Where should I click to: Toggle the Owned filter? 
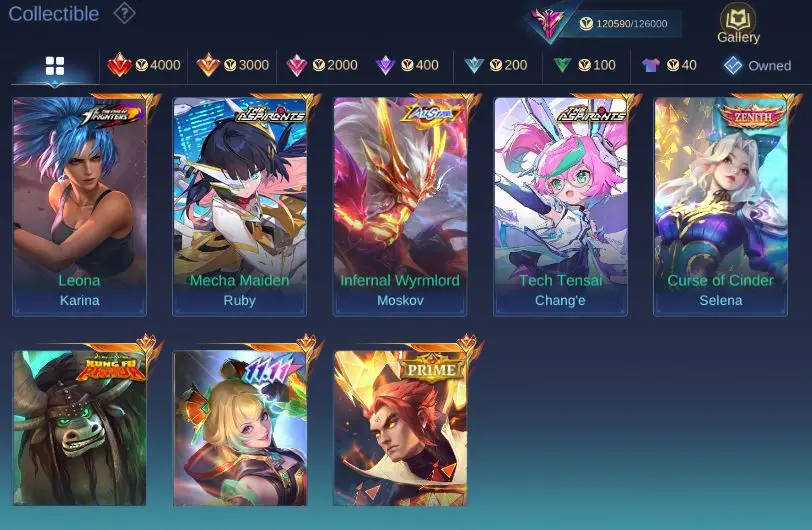click(x=757, y=65)
